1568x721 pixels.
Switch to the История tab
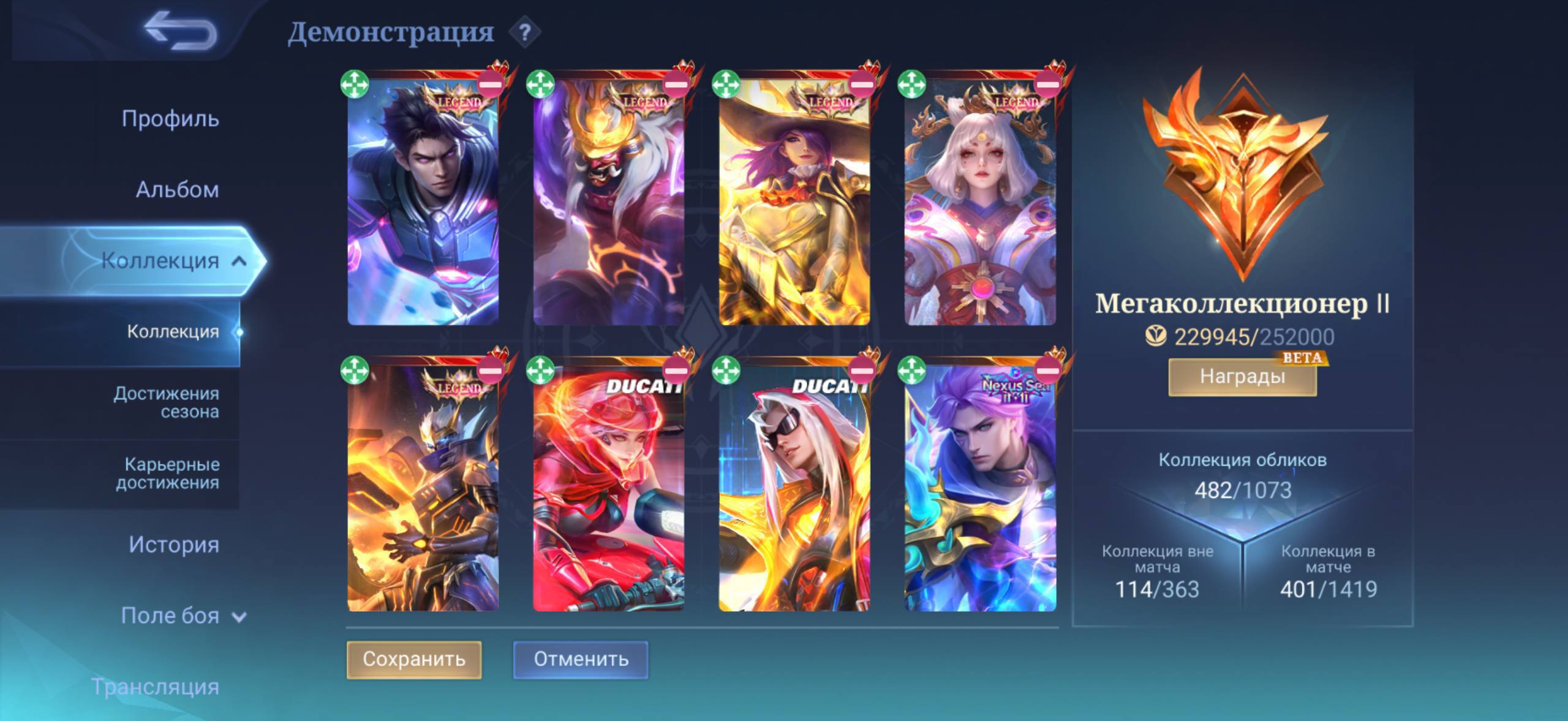point(173,545)
